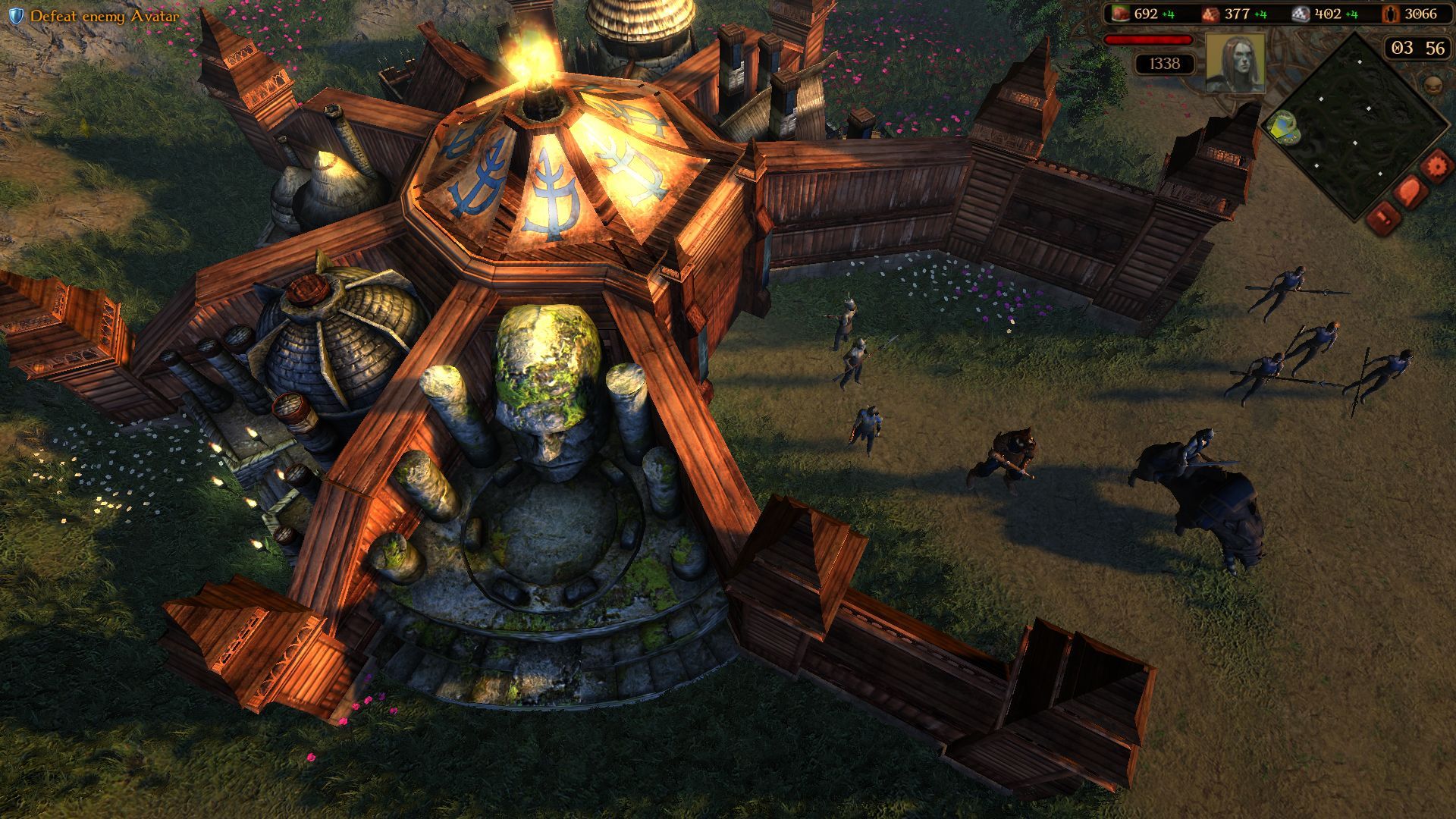1456x819 pixels.
Task: Click the round bronze face button
Action: click(1432, 84)
